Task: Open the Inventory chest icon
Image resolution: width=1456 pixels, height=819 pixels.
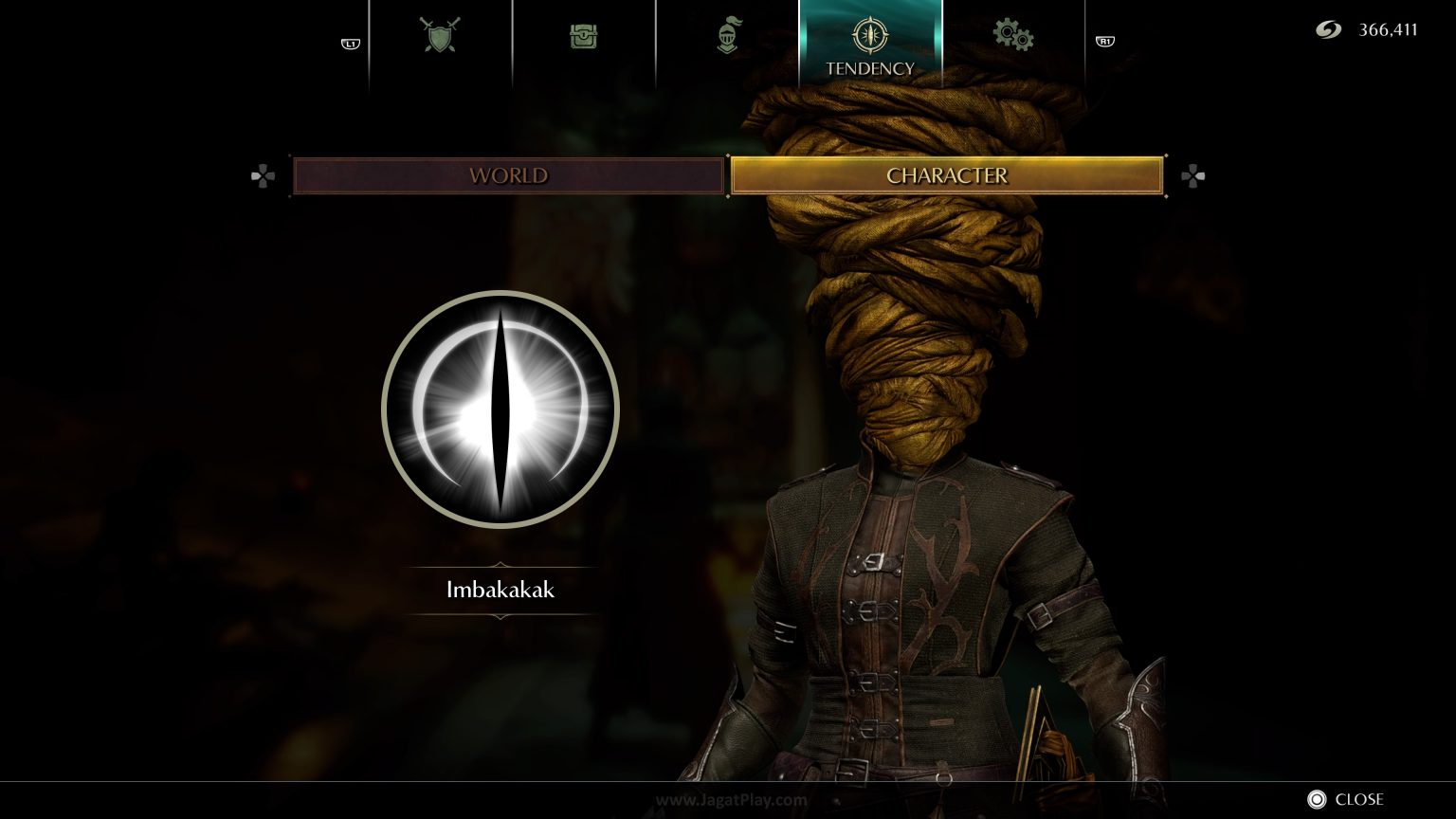Action: pyautogui.click(x=584, y=35)
